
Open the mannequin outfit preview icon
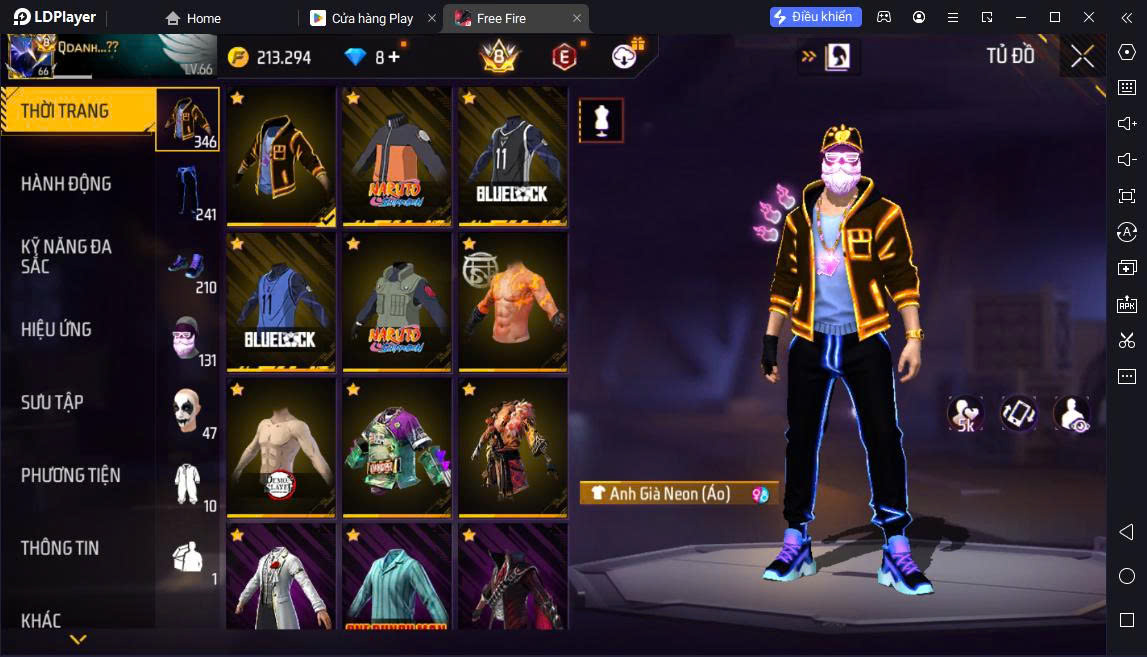click(601, 121)
